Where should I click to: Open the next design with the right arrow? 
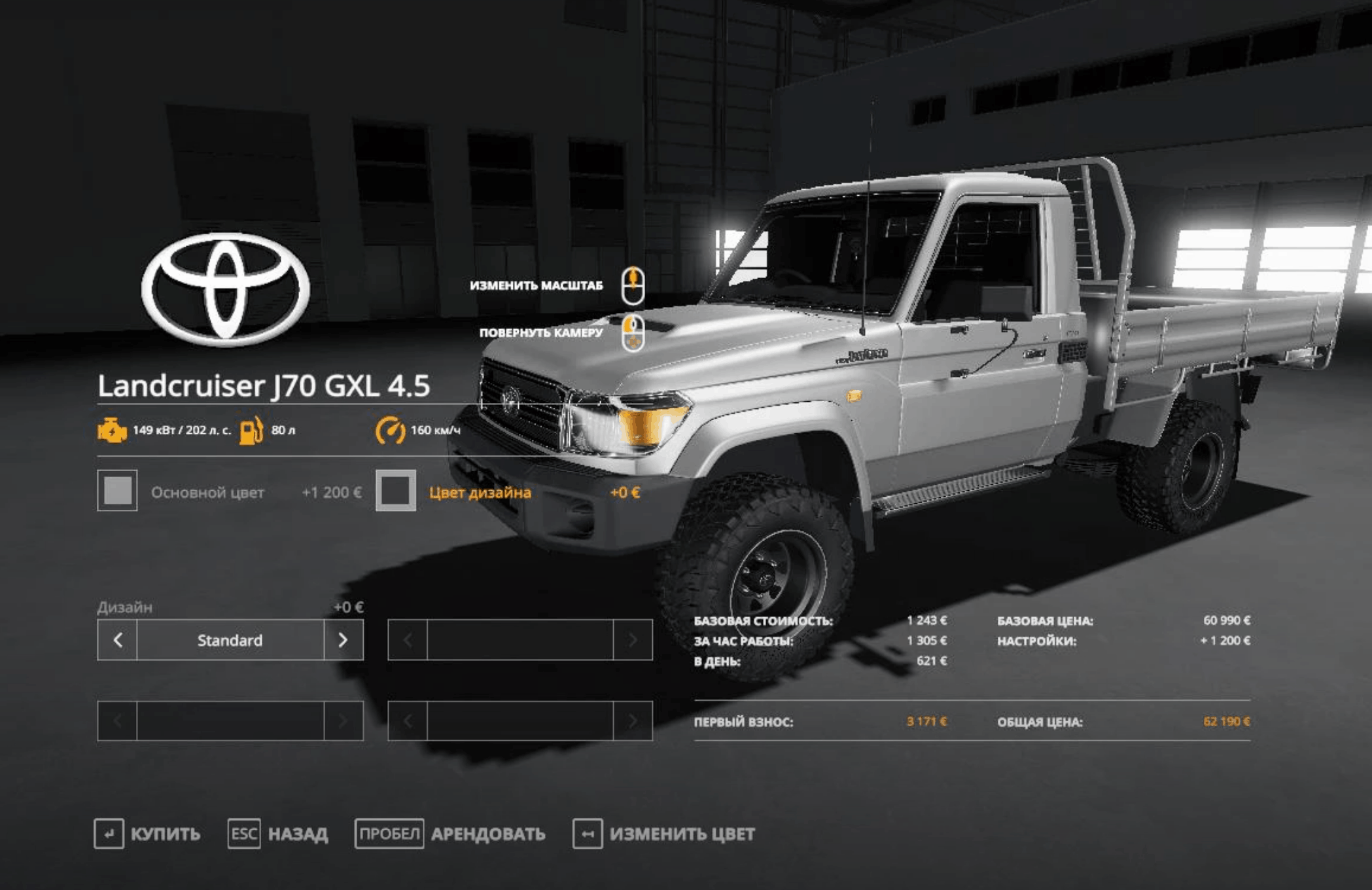(x=343, y=640)
